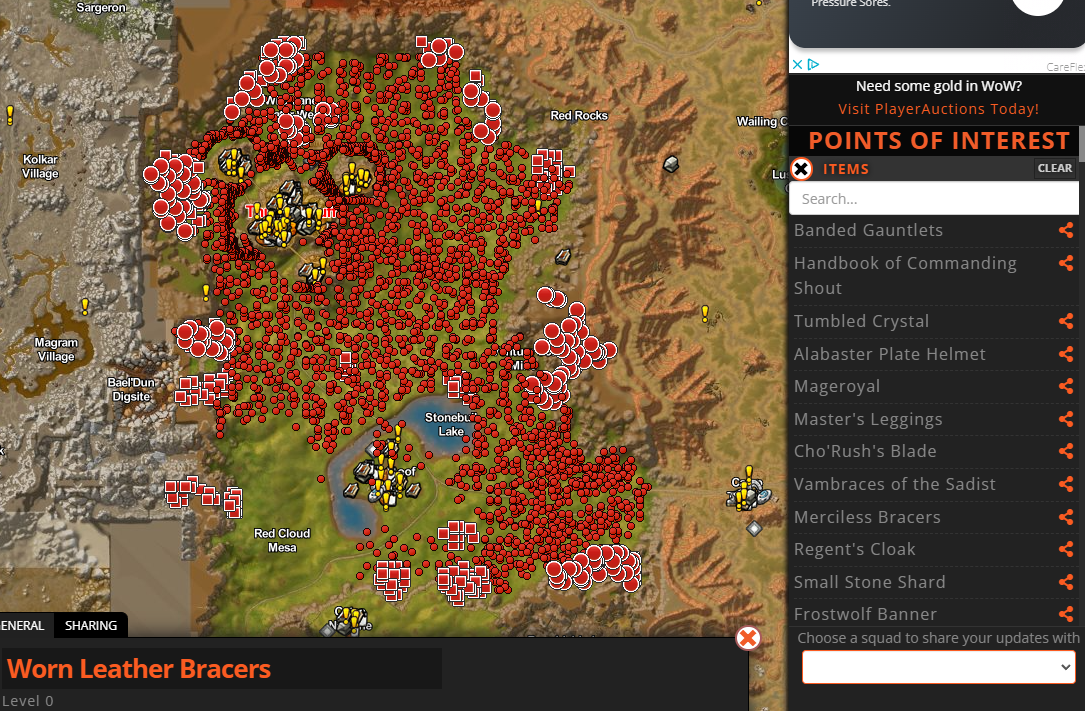Close the Worn Leather Bracers panel
This screenshot has height=711, width=1085.
point(748,638)
